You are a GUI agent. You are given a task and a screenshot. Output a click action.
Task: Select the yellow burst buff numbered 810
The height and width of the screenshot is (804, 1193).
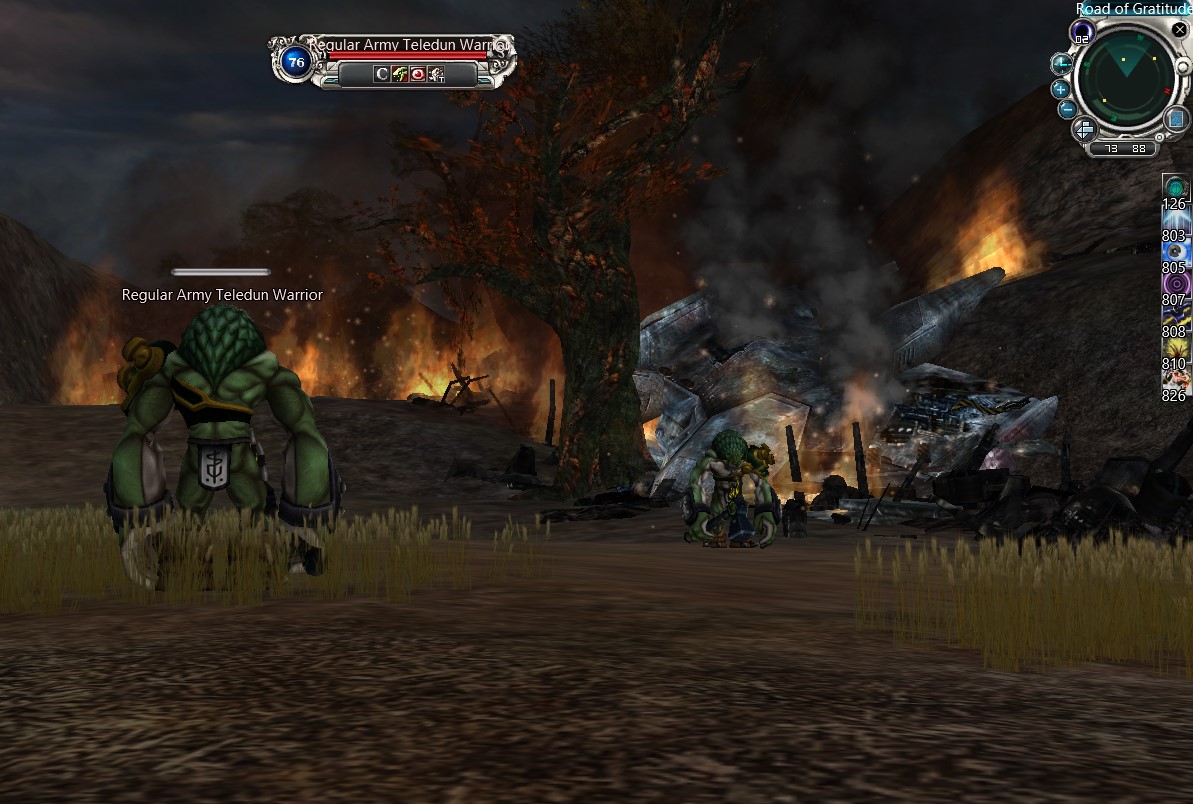click(1175, 349)
